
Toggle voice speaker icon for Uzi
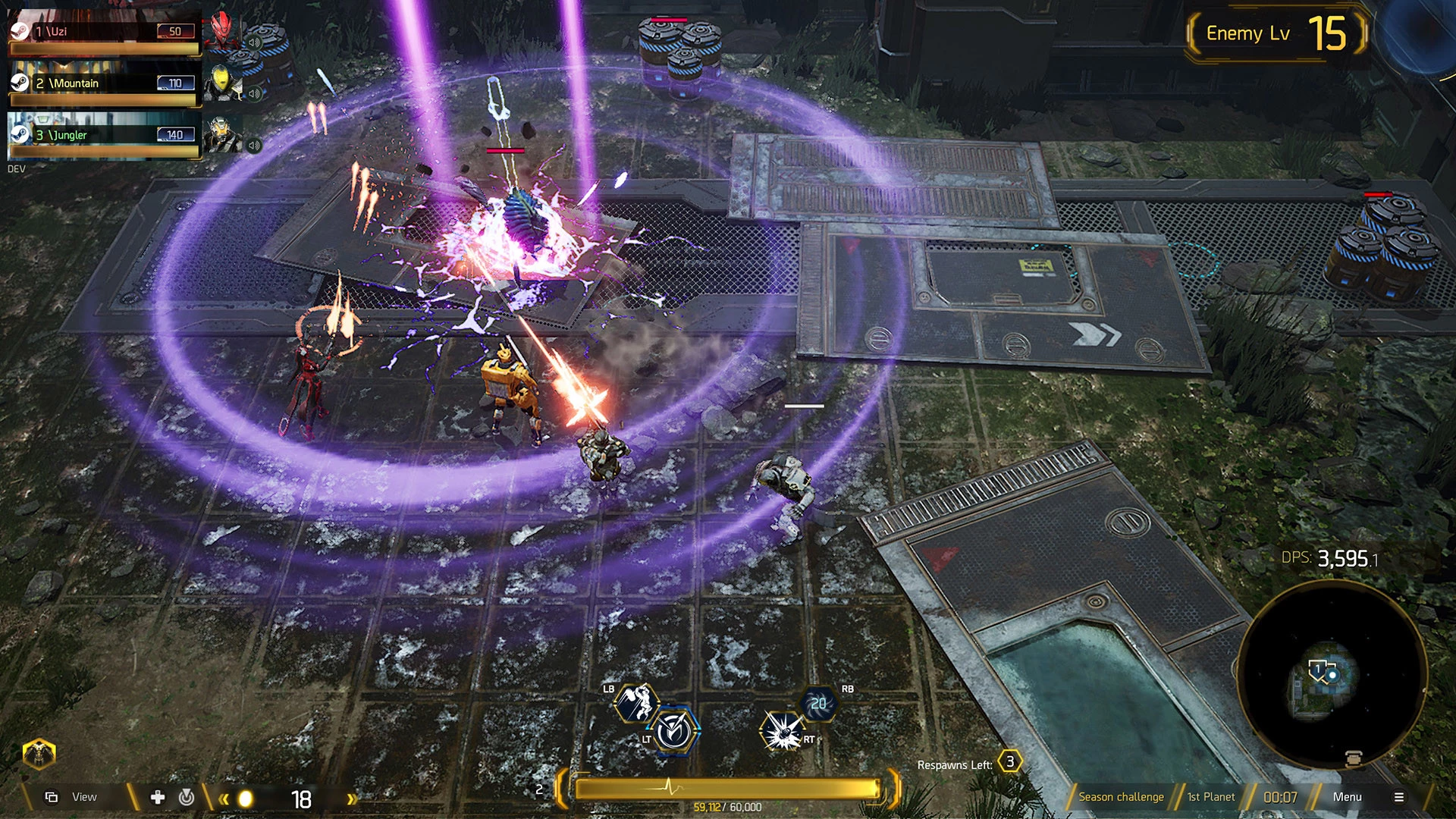255,42
